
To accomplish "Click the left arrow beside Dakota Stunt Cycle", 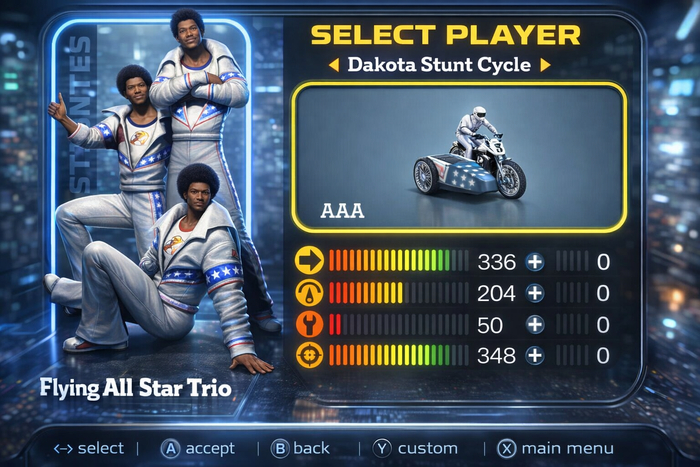I will 335,65.
